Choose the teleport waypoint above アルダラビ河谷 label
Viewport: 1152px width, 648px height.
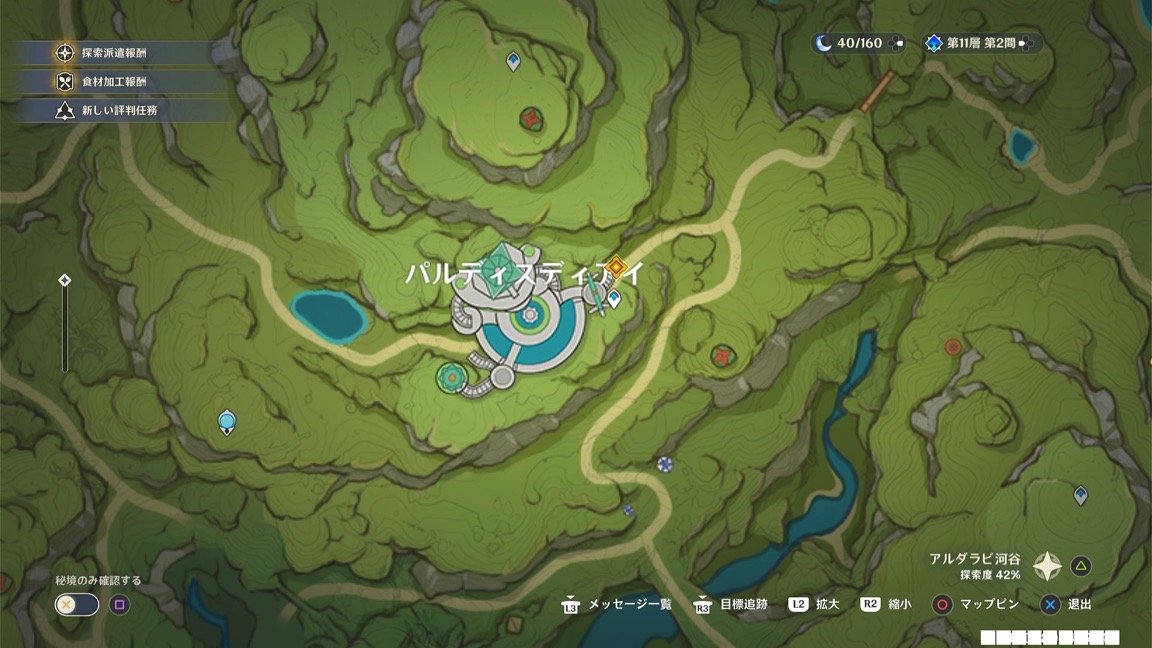[x=1080, y=495]
